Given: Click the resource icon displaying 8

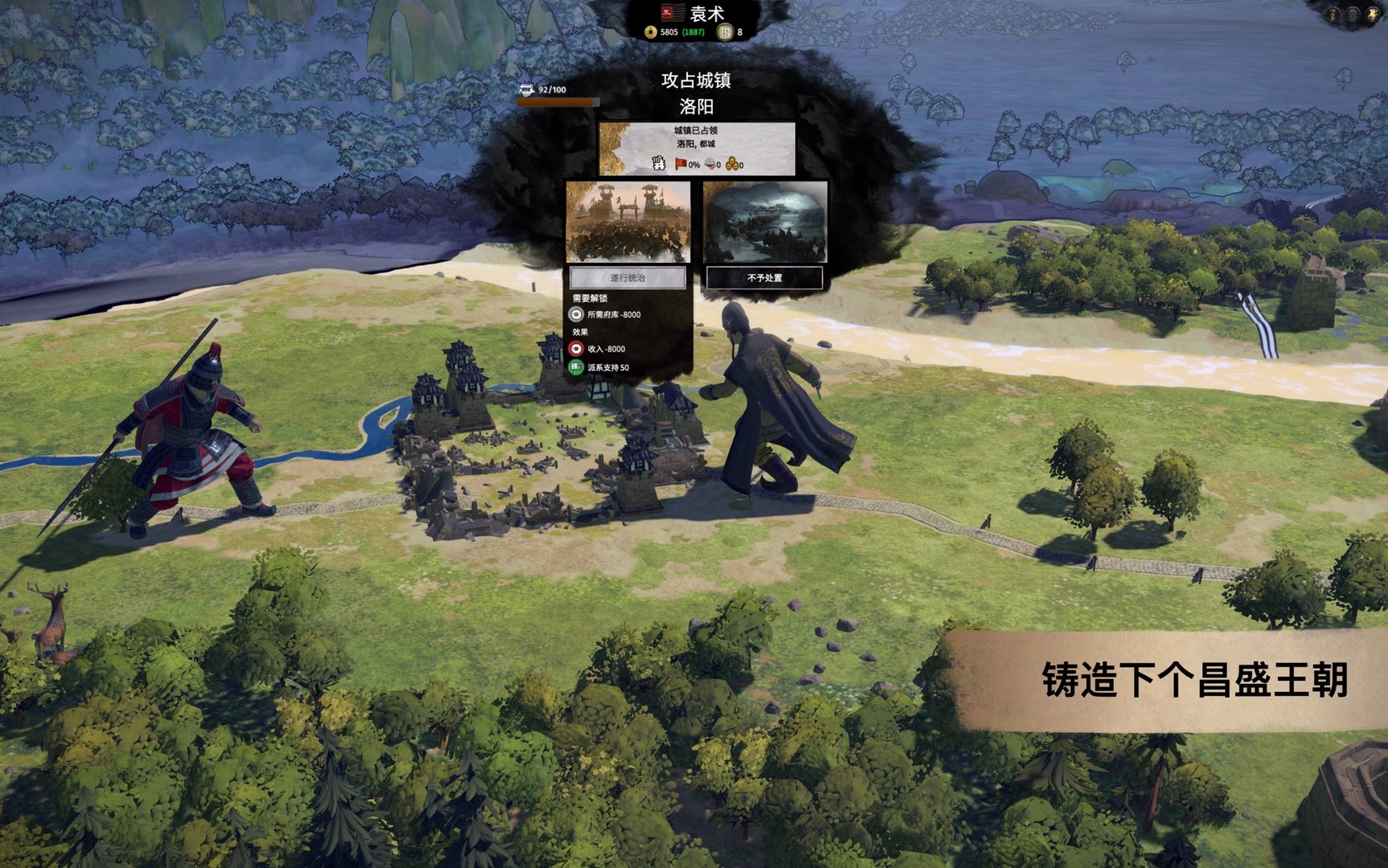Looking at the screenshot, I should pos(724,32).
